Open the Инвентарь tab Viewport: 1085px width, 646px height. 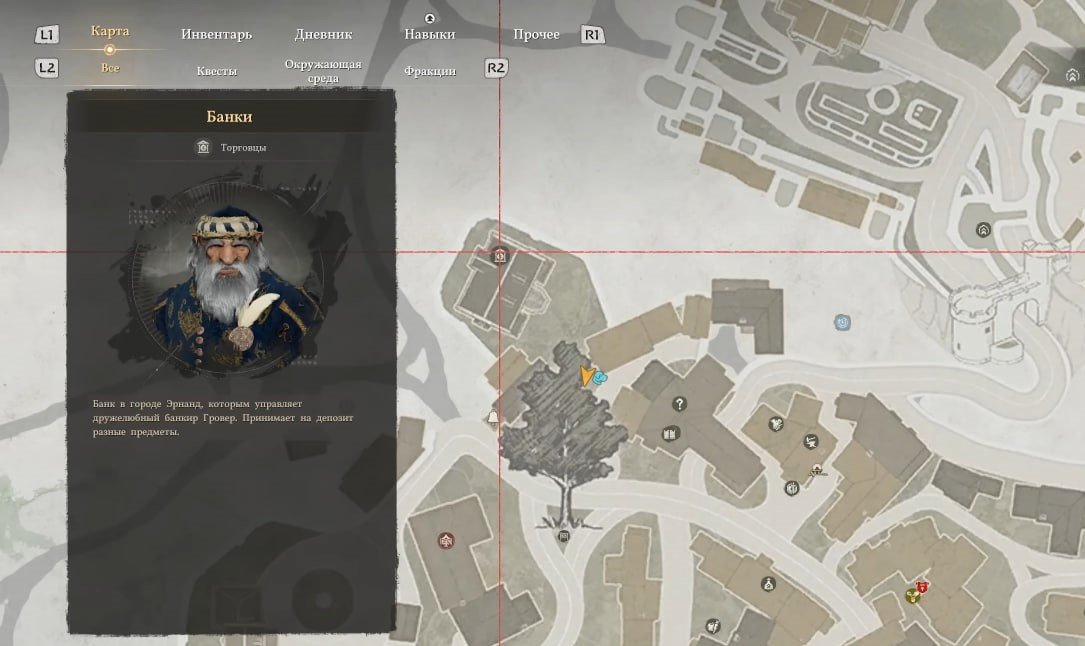(216, 35)
